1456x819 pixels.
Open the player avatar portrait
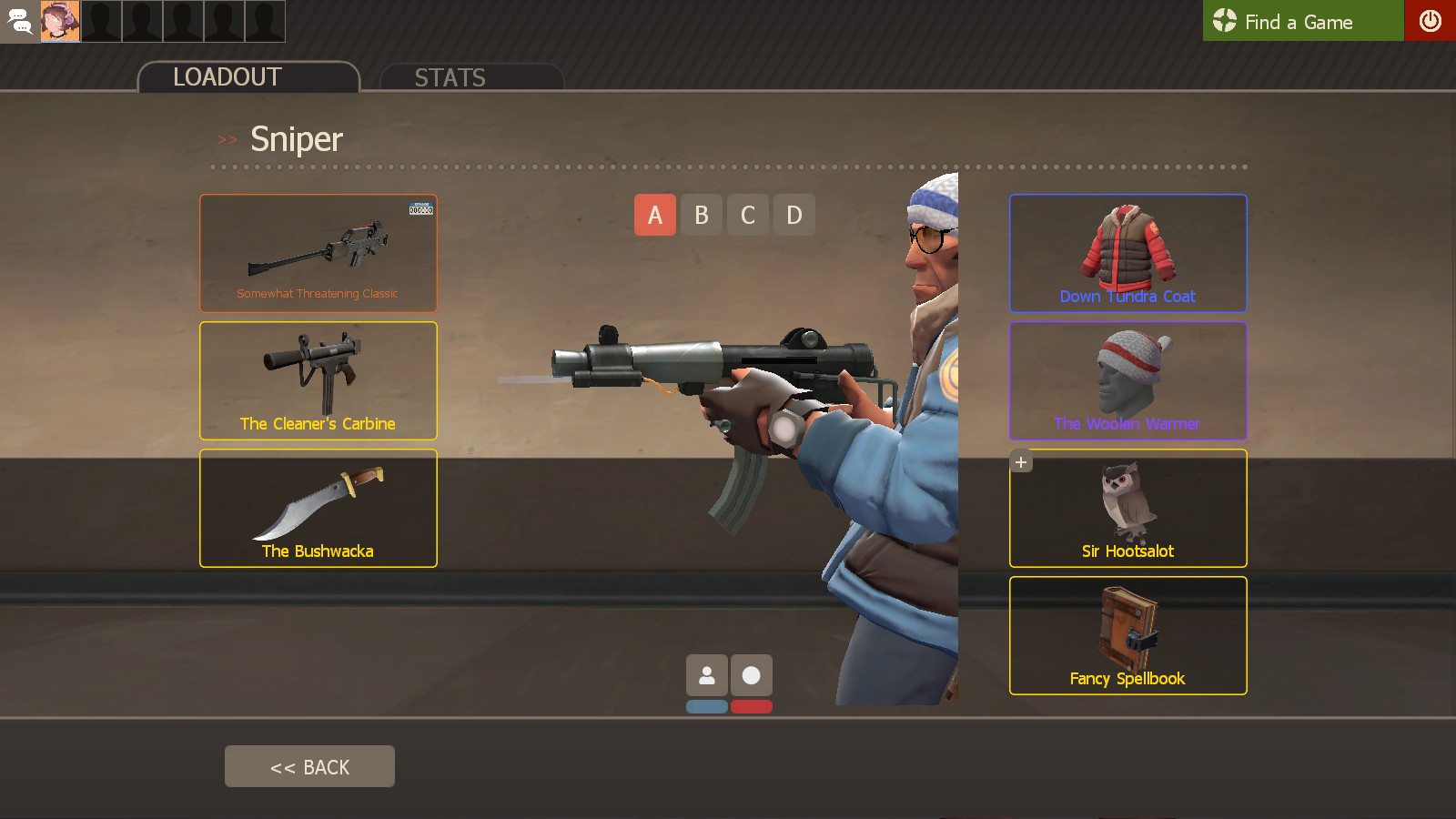click(58, 21)
